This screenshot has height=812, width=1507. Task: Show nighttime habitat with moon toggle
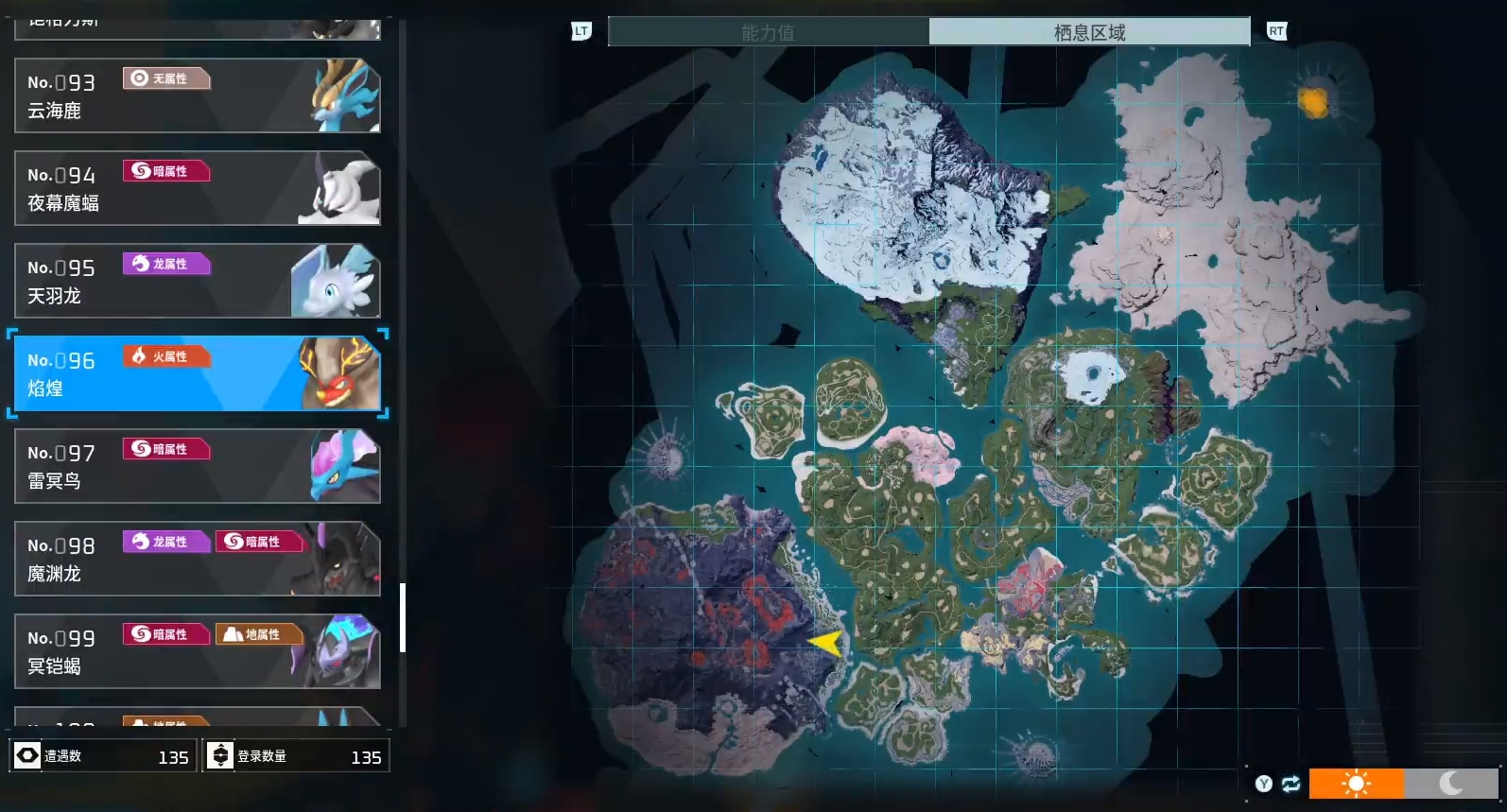coord(1451,783)
